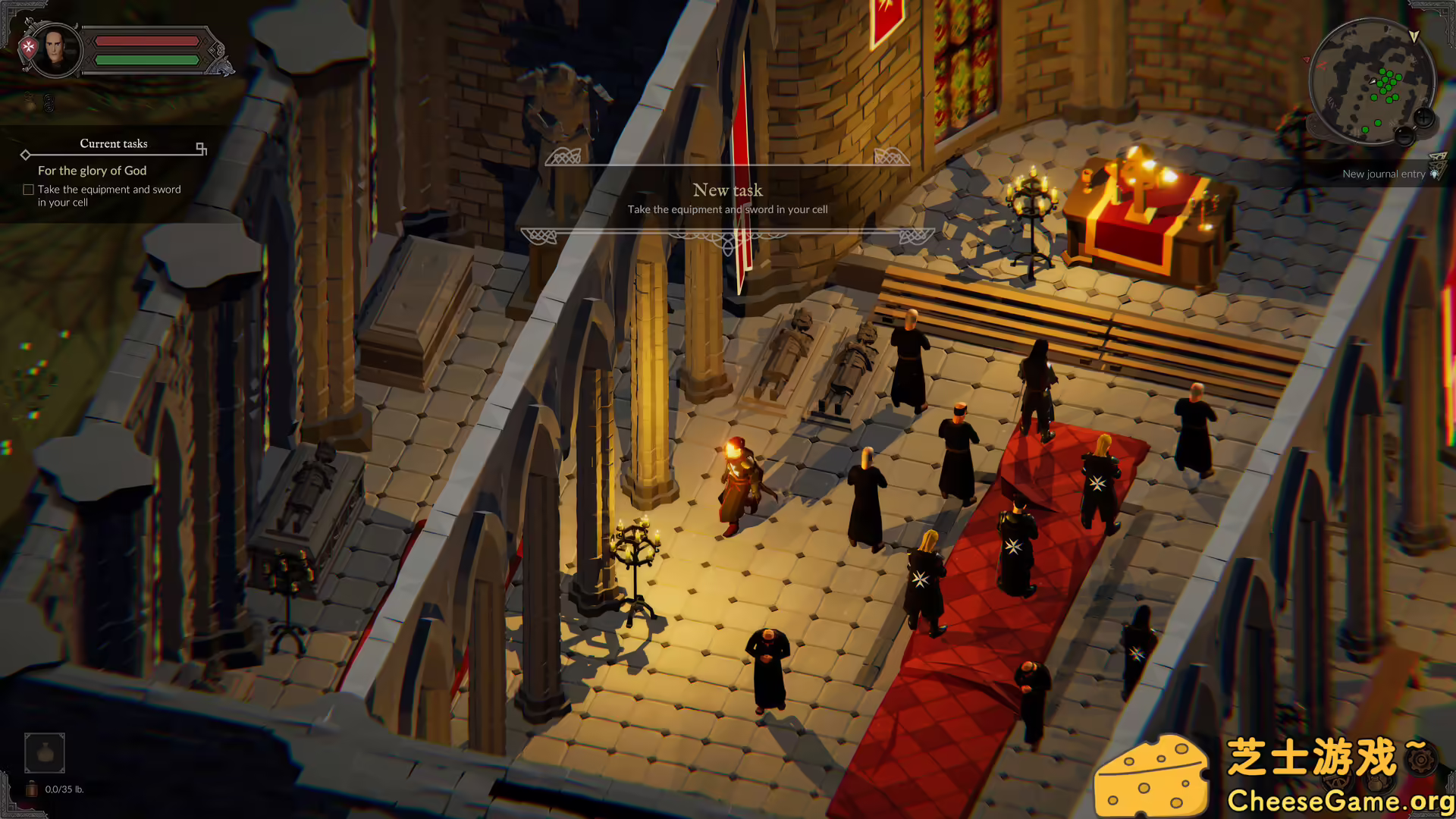Click the player arrow marker on the minimap
The height and width of the screenshot is (819, 1456).
(x=1373, y=80)
